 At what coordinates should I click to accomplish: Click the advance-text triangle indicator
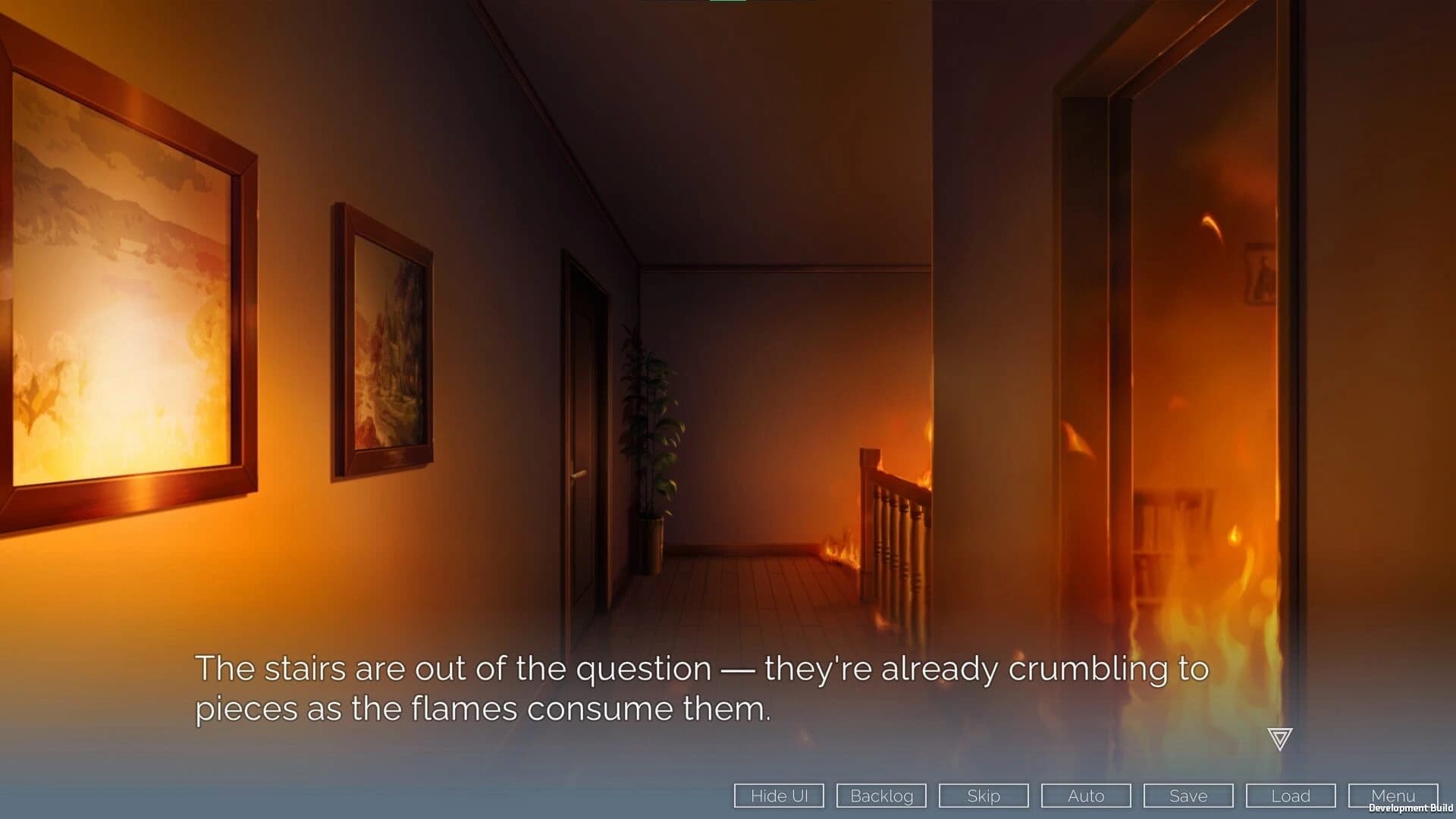(x=1279, y=738)
